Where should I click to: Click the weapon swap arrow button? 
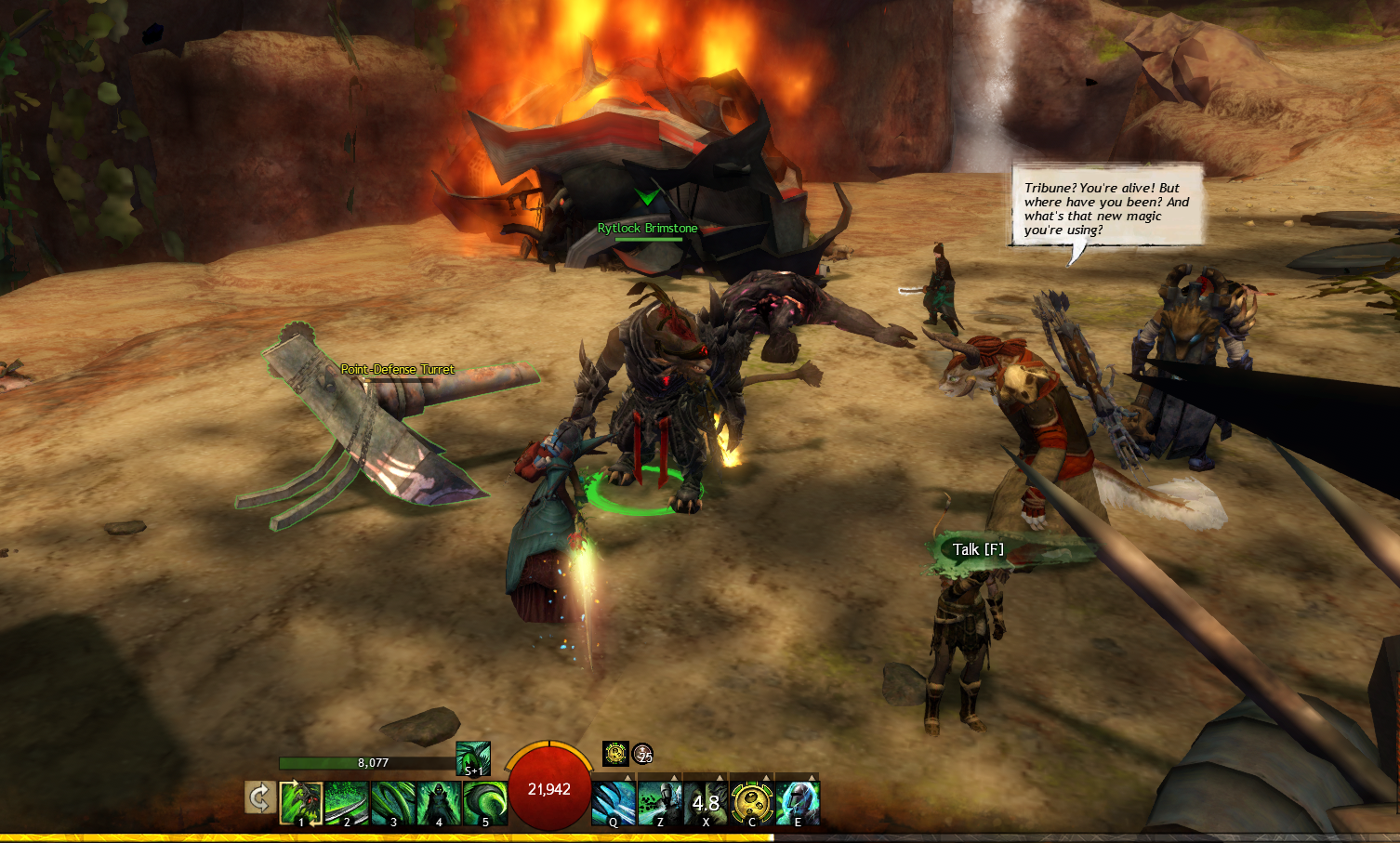(x=259, y=798)
